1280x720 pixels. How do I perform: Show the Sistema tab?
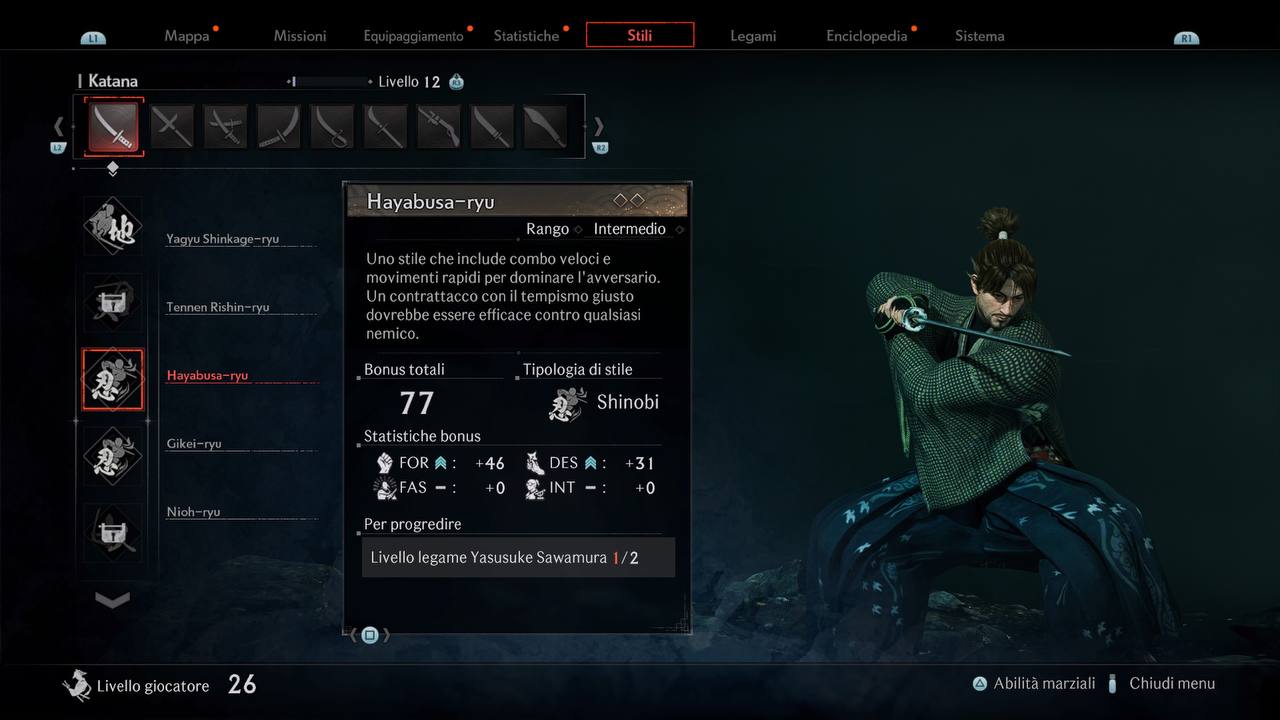979,36
